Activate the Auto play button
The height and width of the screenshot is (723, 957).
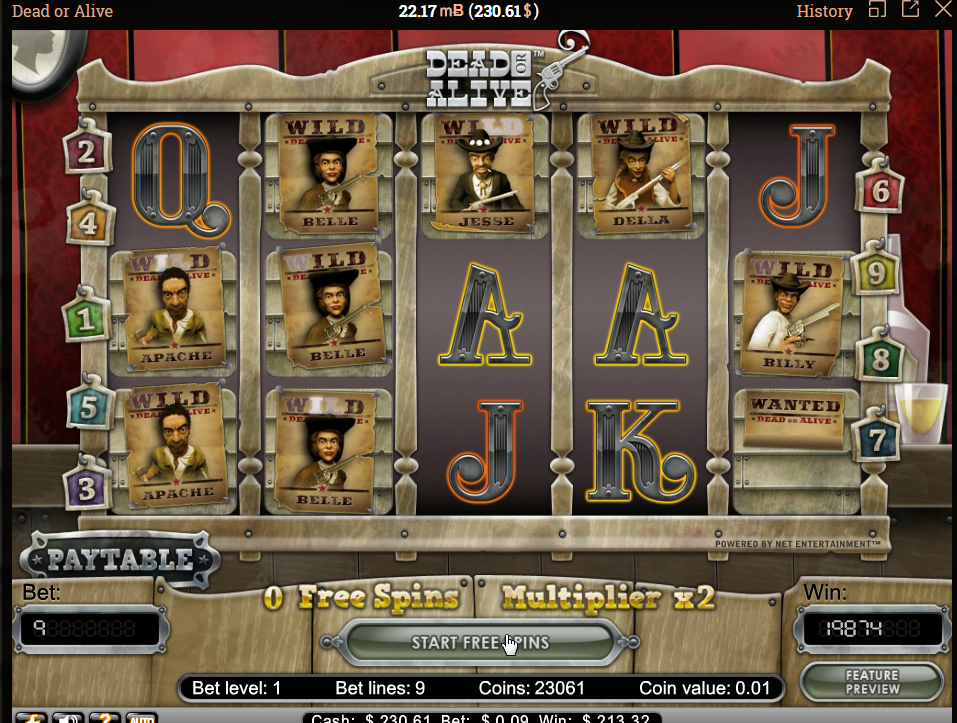141,717
